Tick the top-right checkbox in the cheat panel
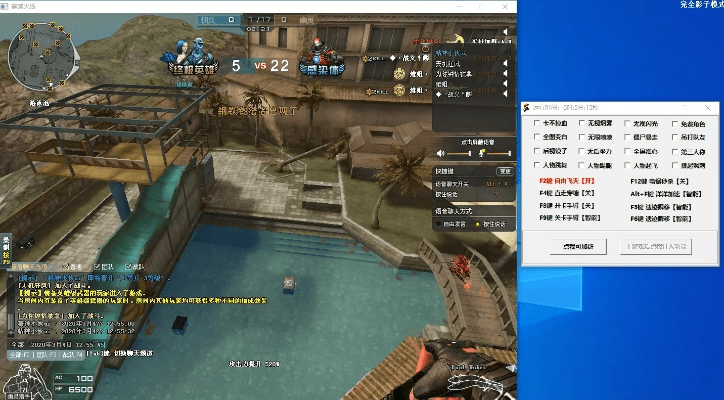This screenshot has width=724, height=400. tap(673, 124)
